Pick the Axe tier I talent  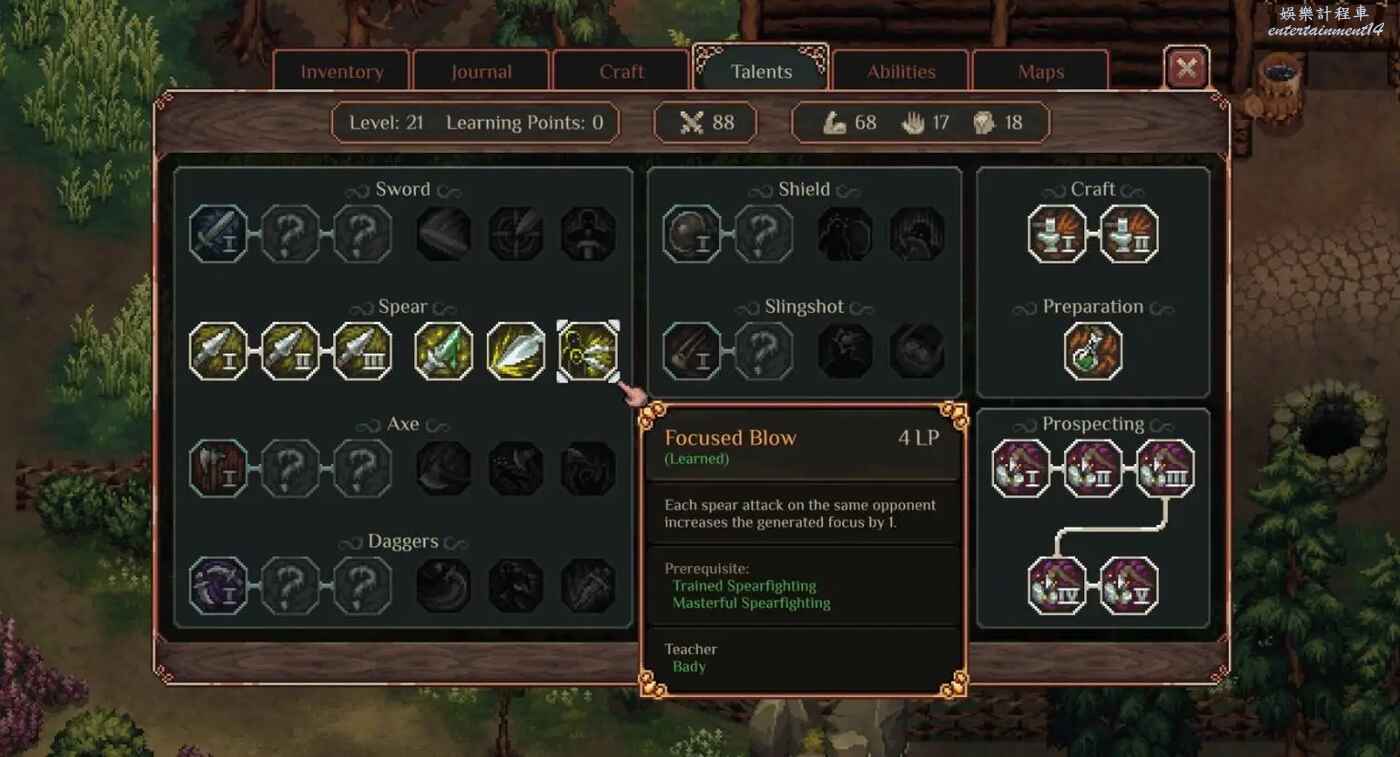218,468
